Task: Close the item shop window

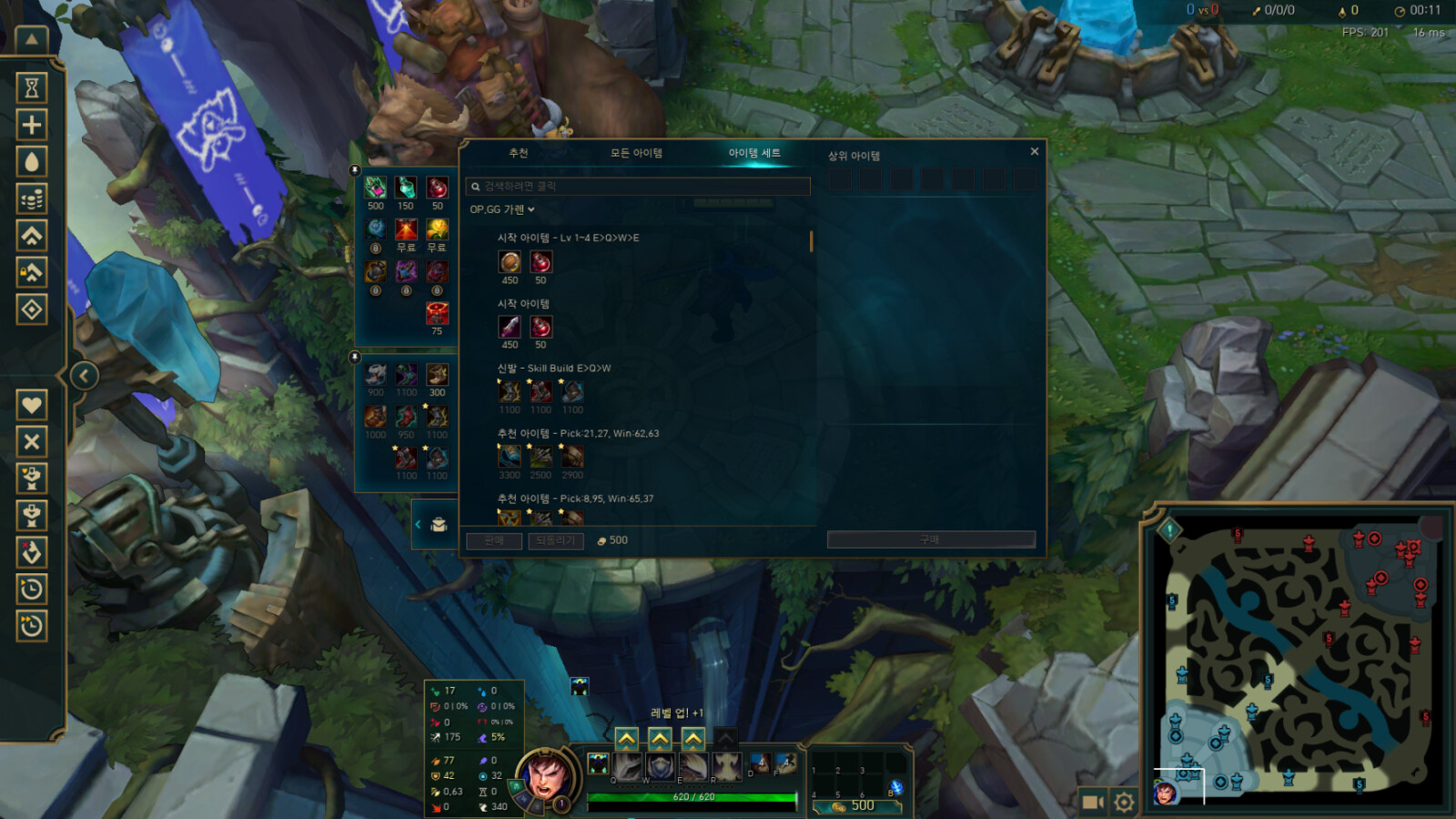Action: tap(1034, 152)
